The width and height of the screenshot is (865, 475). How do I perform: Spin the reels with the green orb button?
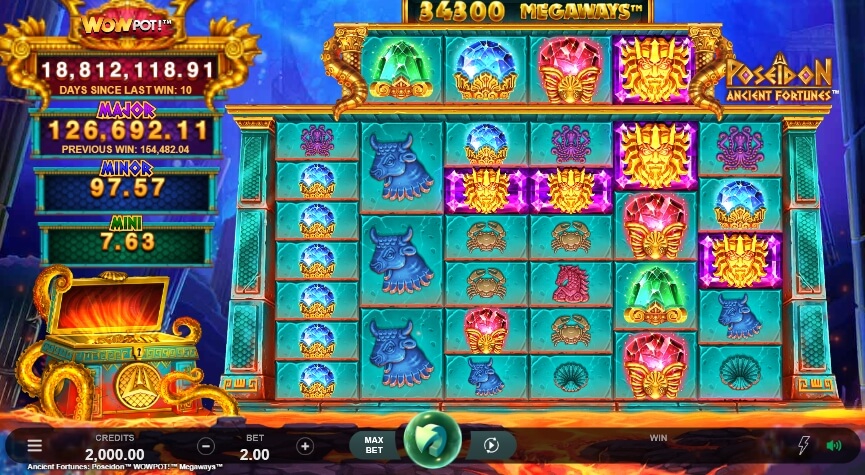432,440
